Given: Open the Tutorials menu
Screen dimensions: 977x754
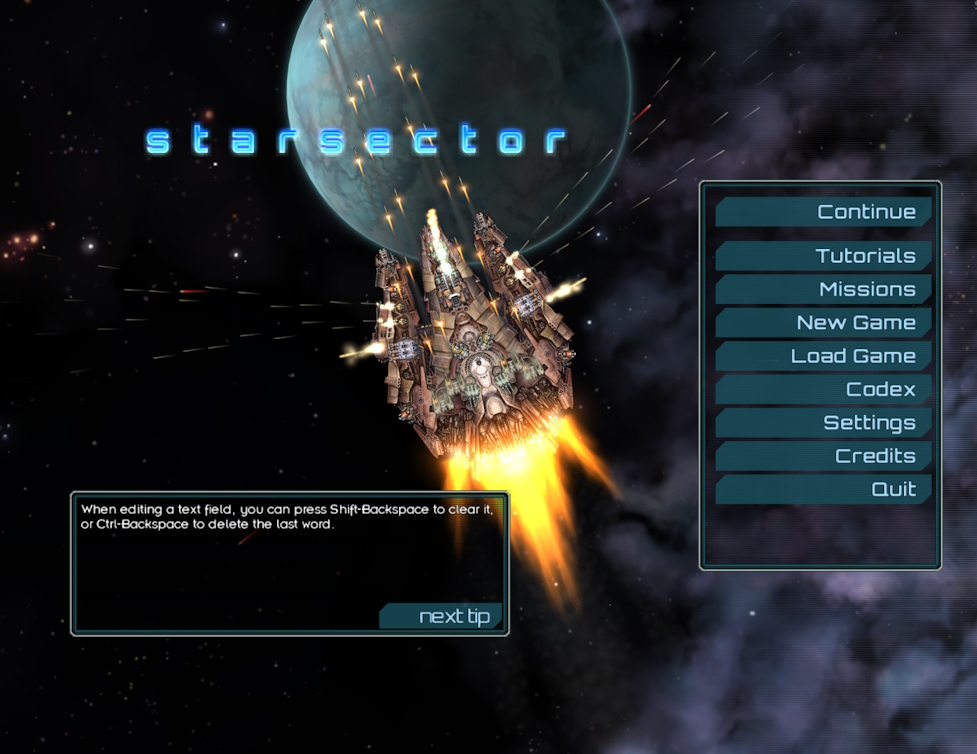Looking at the screenshot, I should [824, 256].
